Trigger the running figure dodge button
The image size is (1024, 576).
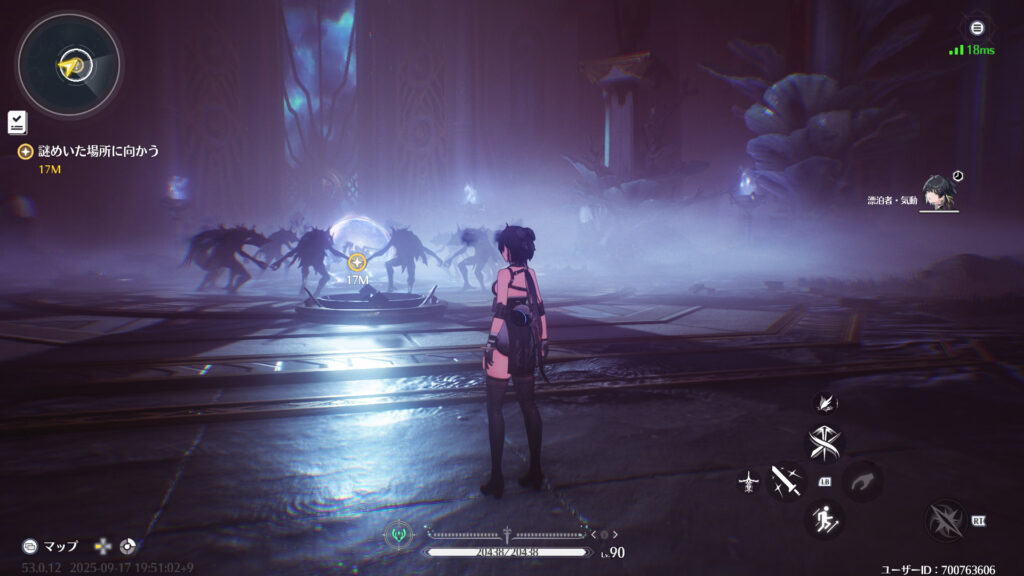click(x=825, y=518)
